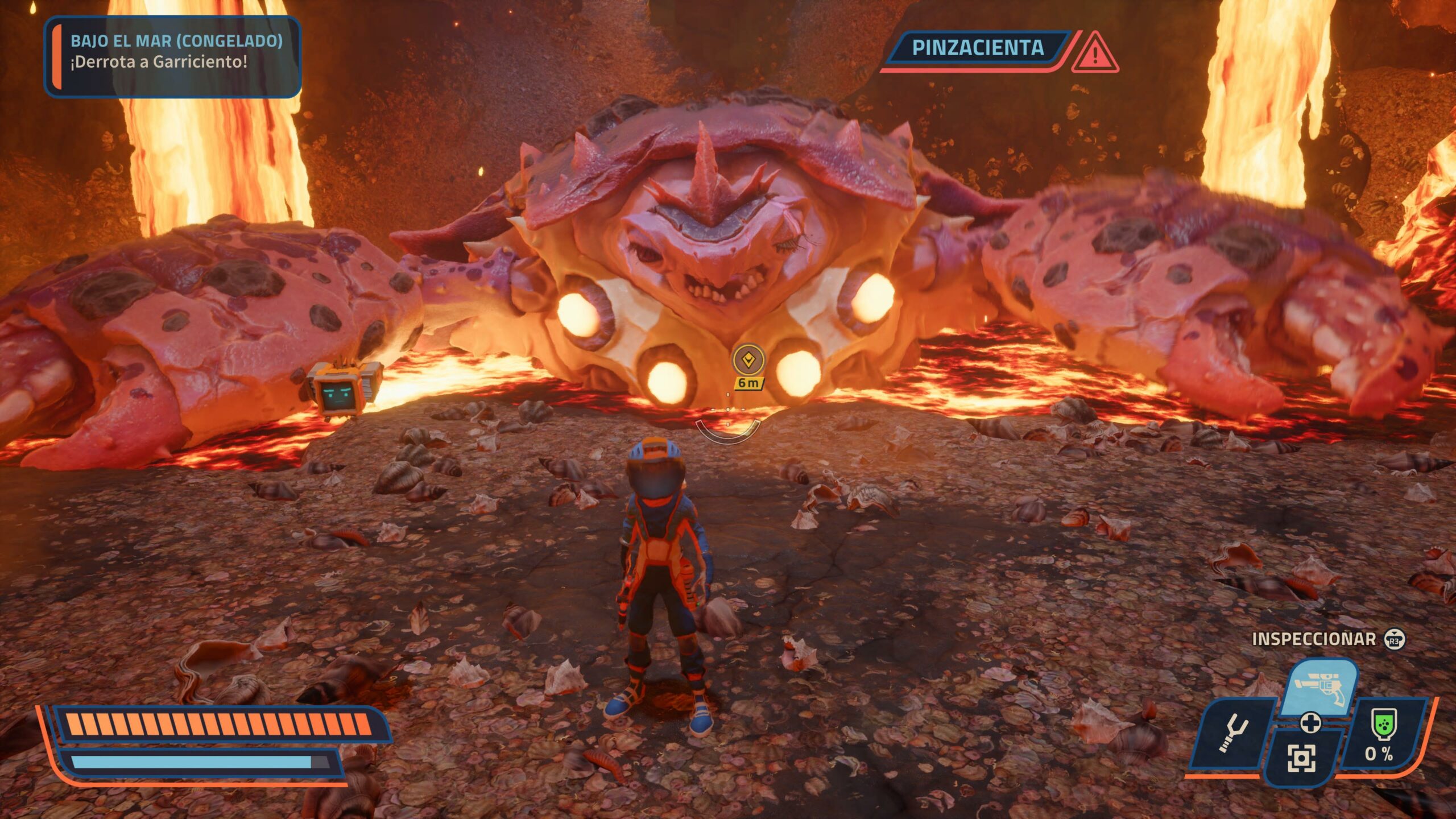Select the yellow waypoint marker
This screenshot has width=1456, height=819.
pos(748,360)
